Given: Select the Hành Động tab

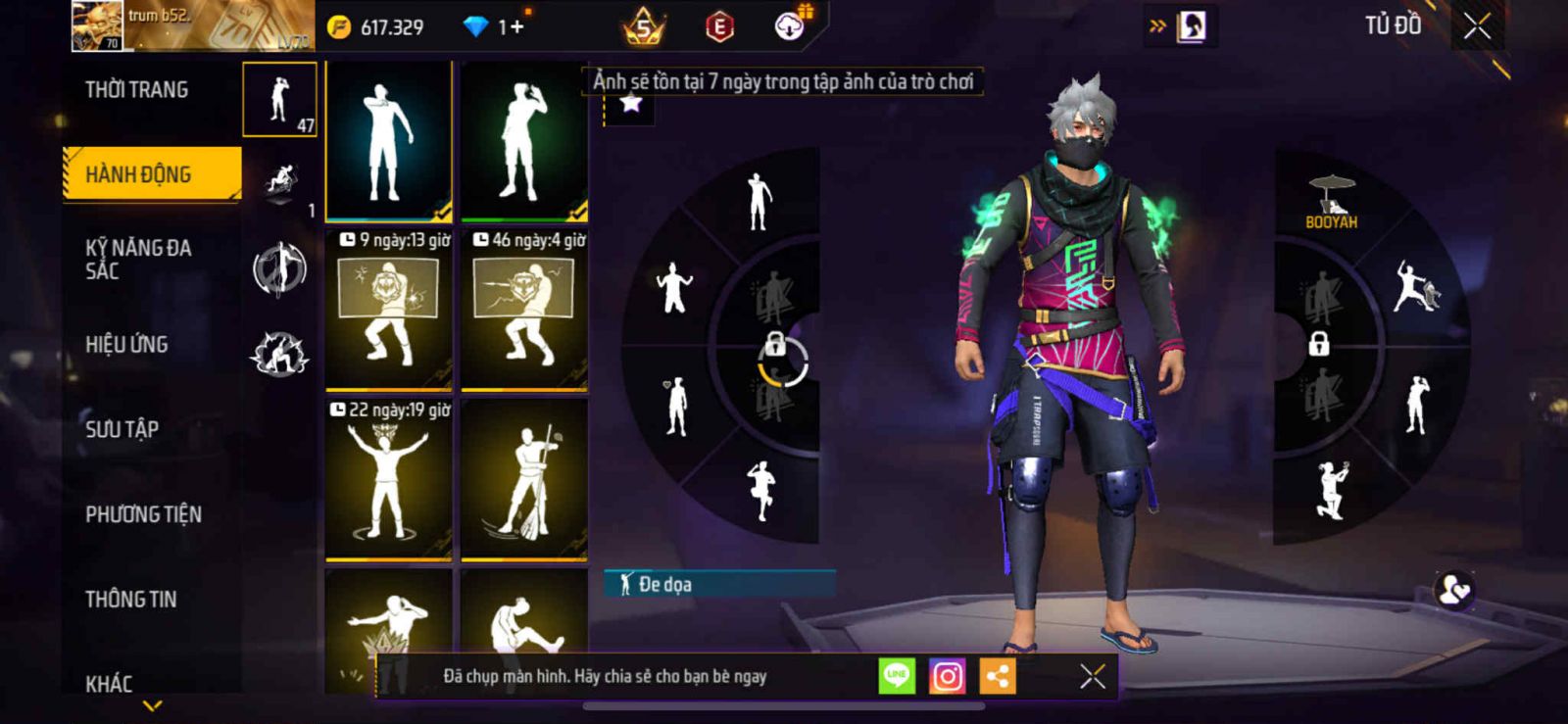Looking at the screenshot, I should [138, 174].
